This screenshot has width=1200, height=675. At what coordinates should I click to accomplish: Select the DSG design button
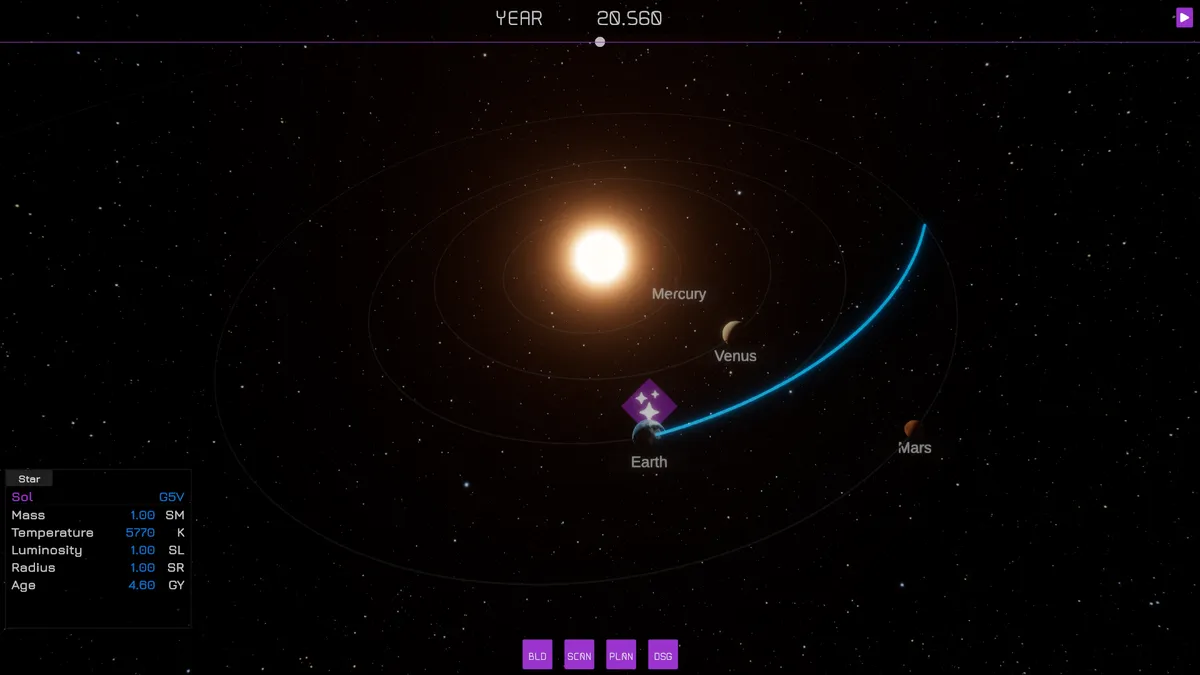tap(663, 655)
